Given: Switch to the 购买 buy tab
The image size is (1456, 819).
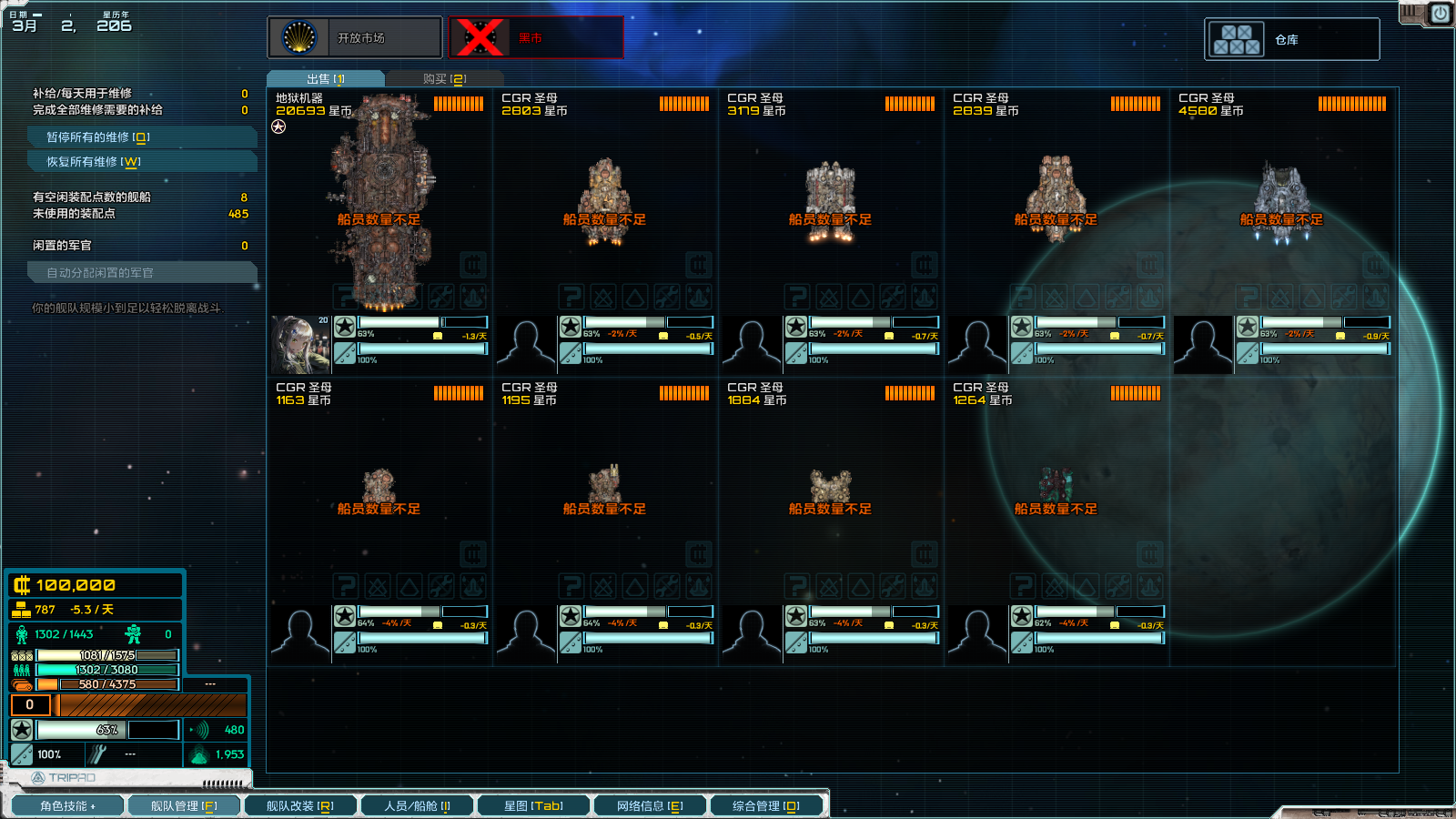Looking at the screenshot, I should (444, 79).
